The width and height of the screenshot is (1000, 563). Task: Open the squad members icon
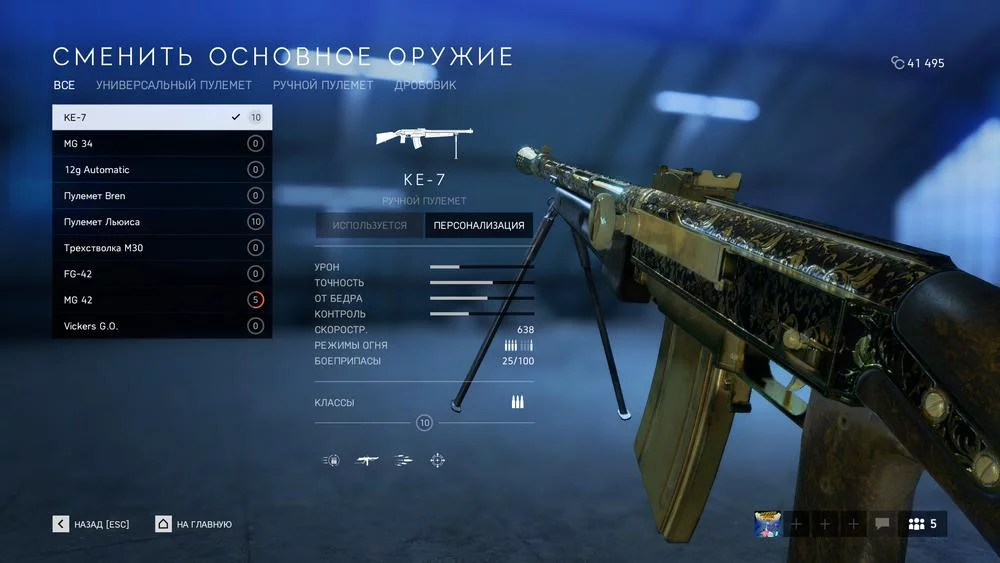point(922,523)
